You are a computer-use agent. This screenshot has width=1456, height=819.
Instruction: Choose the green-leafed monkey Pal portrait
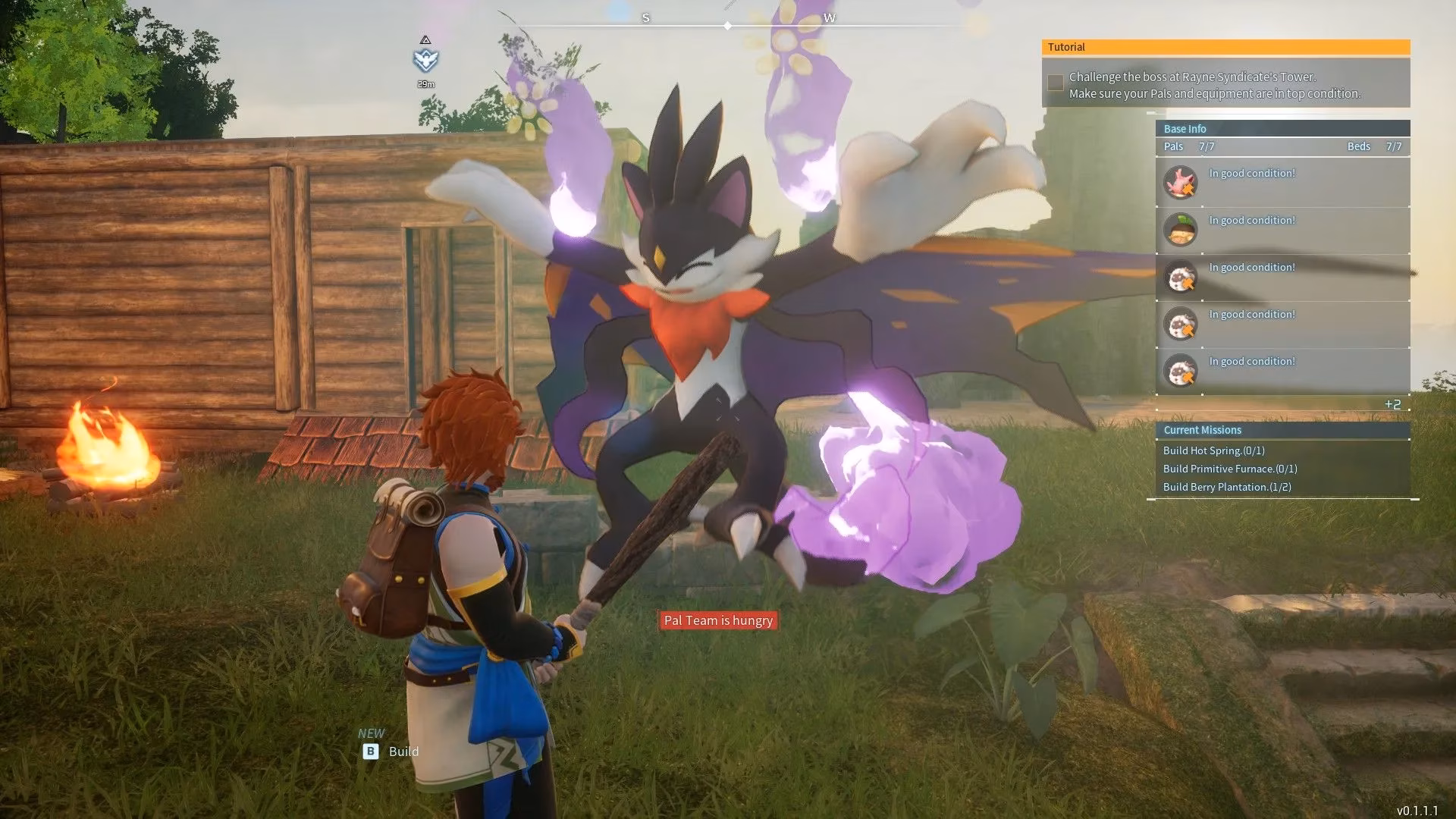point(1180,229)
